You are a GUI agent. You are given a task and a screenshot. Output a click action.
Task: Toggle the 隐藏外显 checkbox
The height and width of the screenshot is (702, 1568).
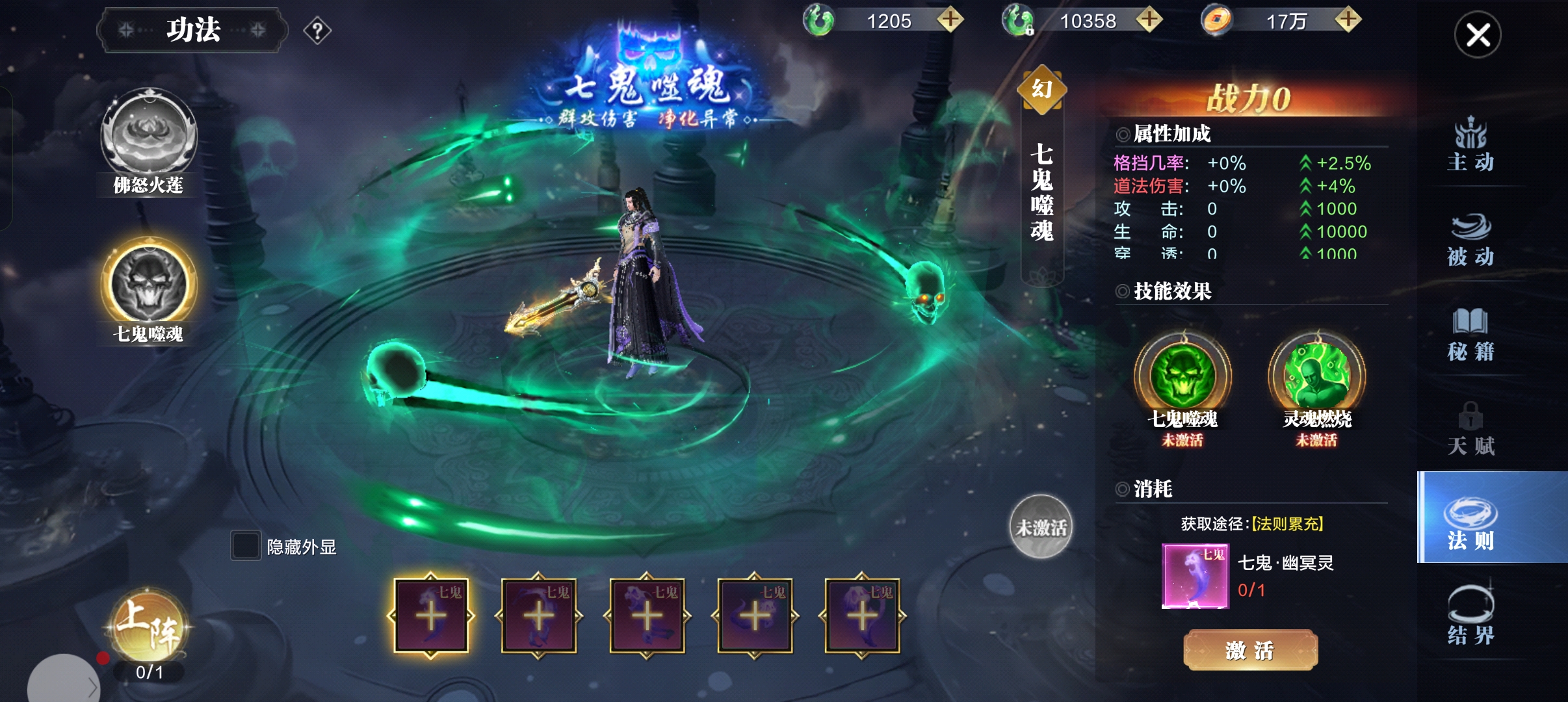click(246, 546)
